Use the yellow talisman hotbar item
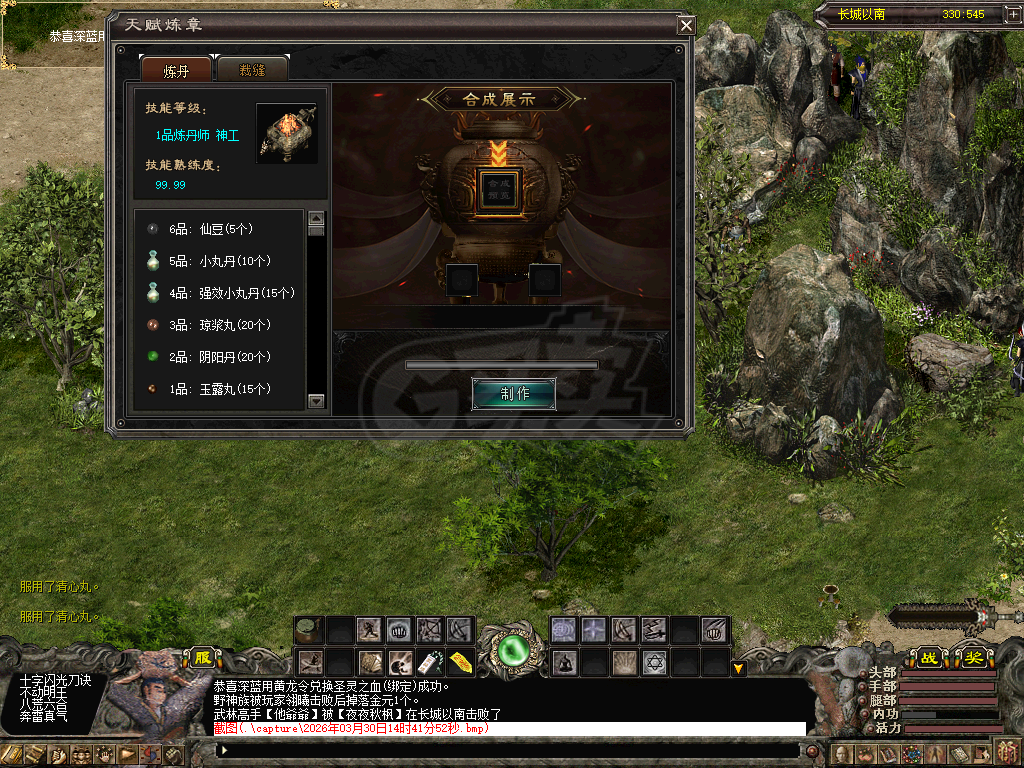This screenshot has height=768, width=1024. click(460, 663)
